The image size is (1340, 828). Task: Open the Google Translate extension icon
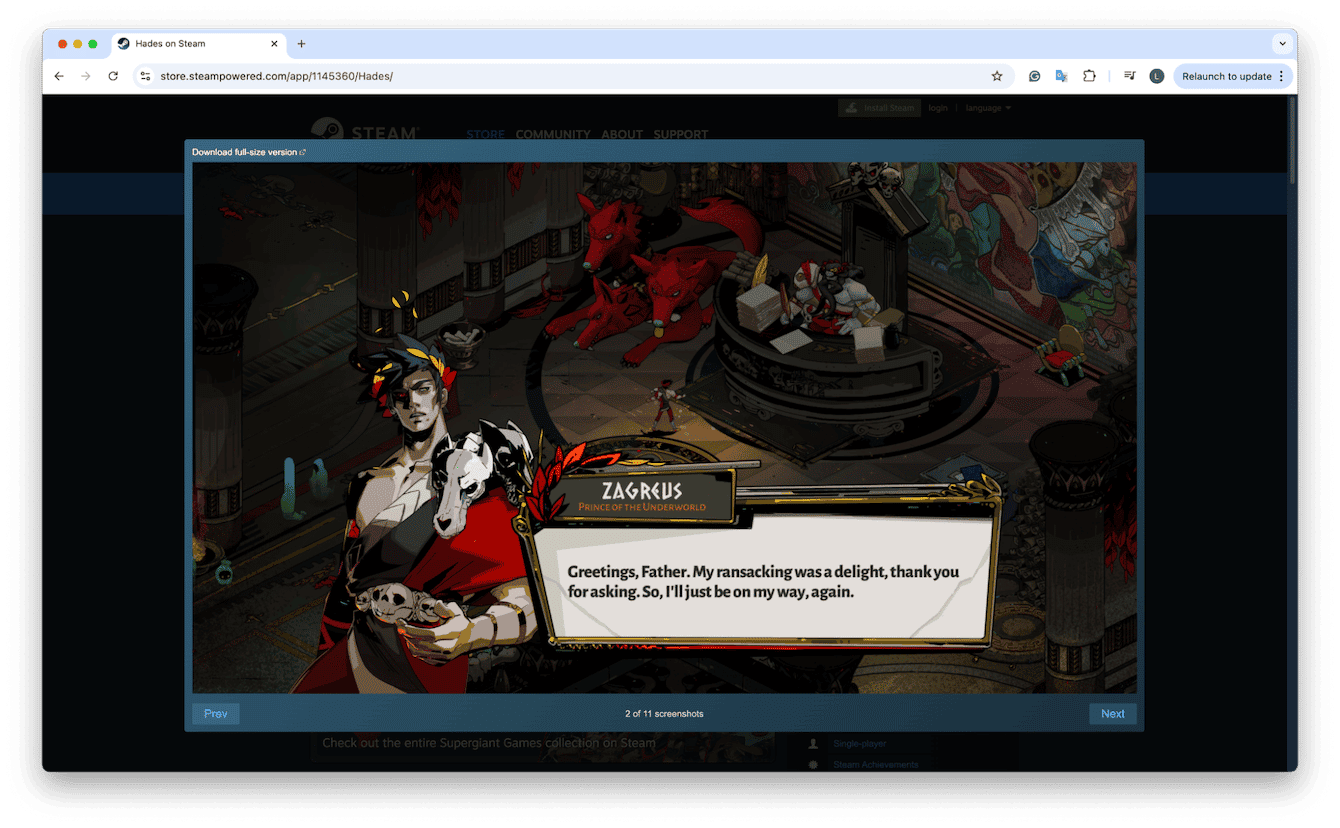(1061, 75)
